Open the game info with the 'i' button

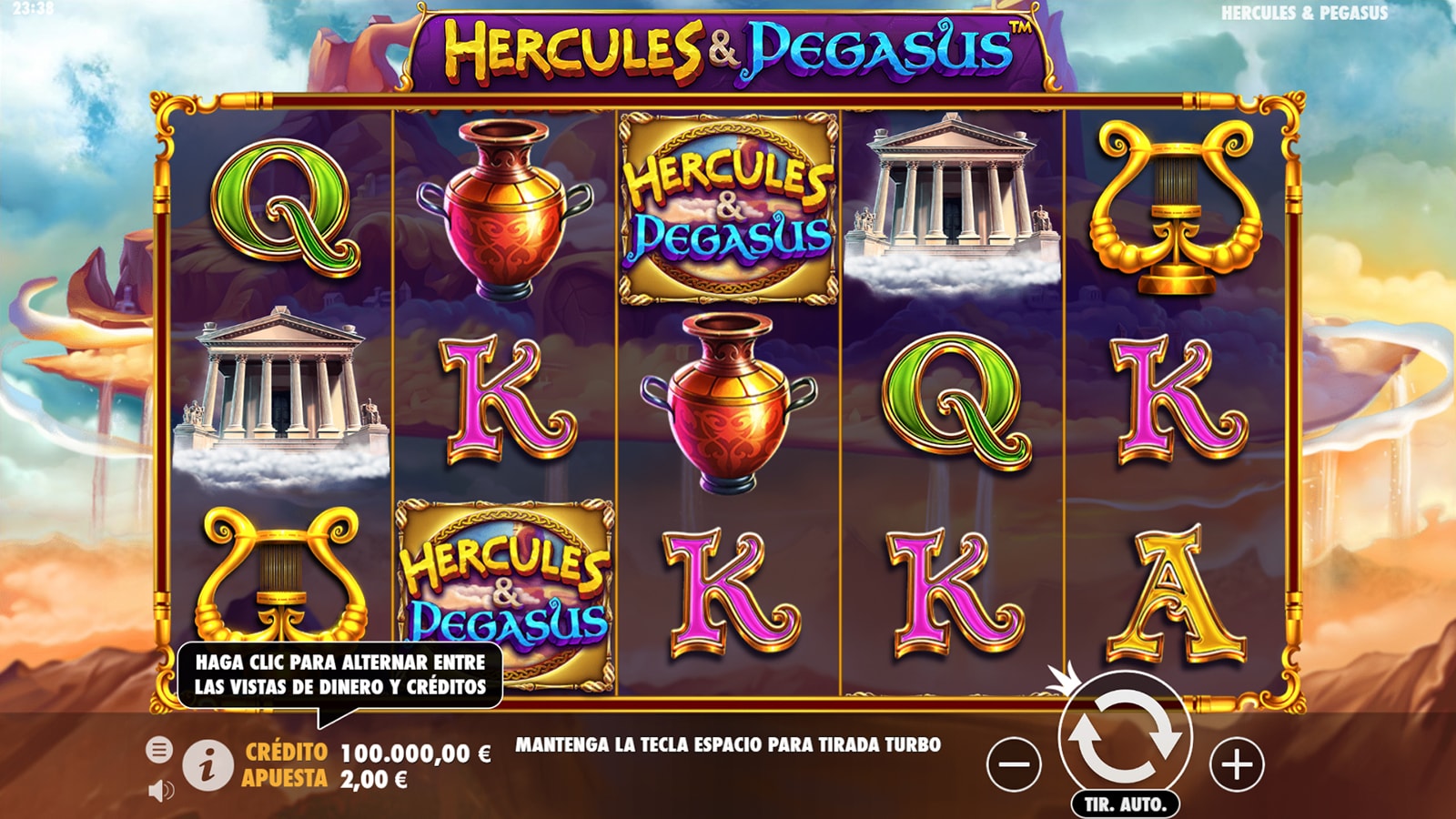(207, 764)
